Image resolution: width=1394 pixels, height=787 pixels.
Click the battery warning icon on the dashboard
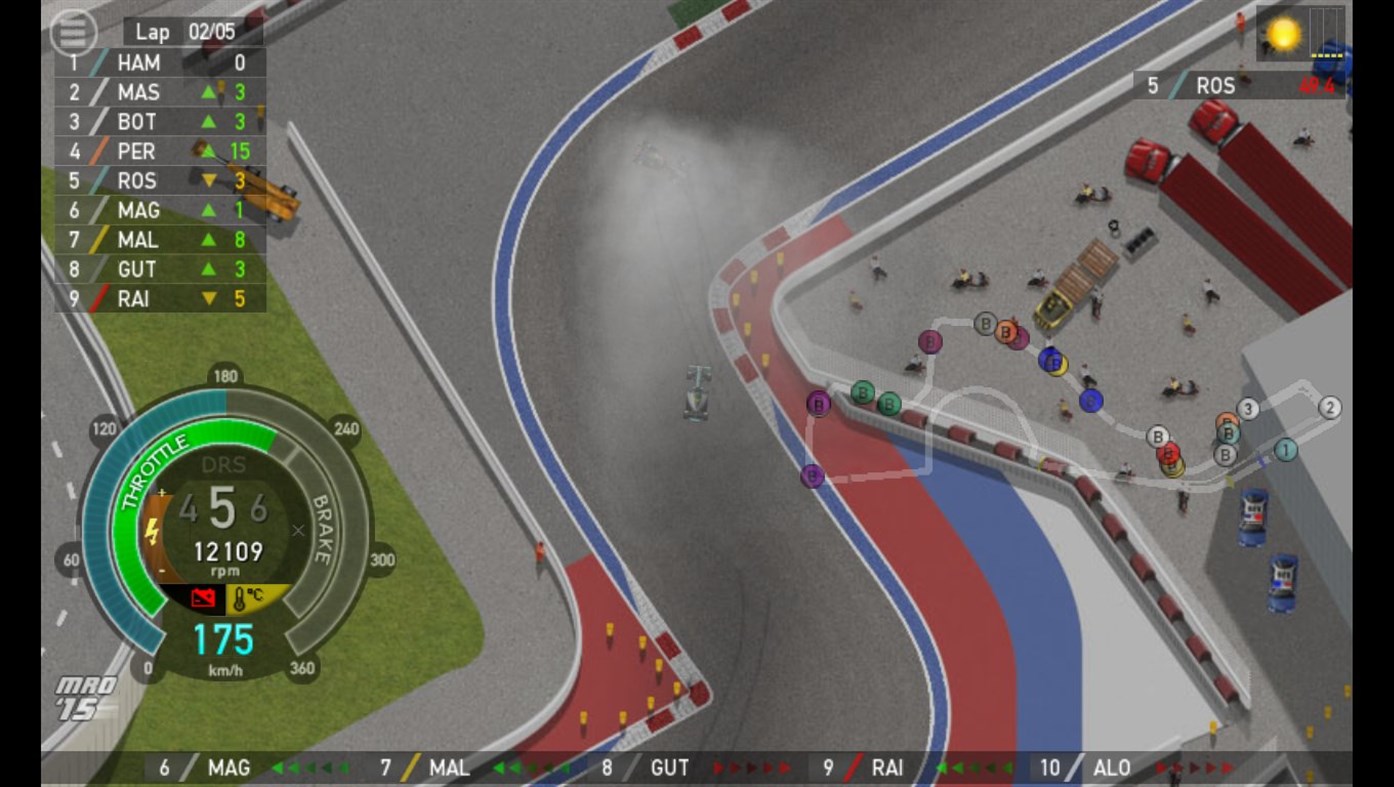point(202,597)
